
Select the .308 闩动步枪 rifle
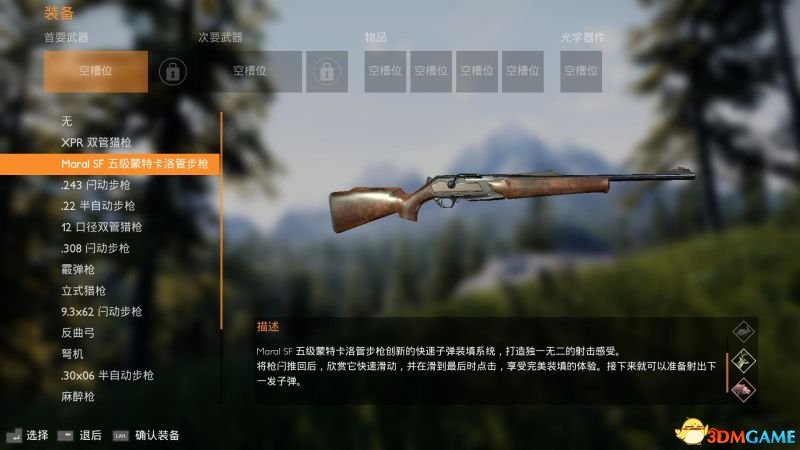[x=96, y=248]
